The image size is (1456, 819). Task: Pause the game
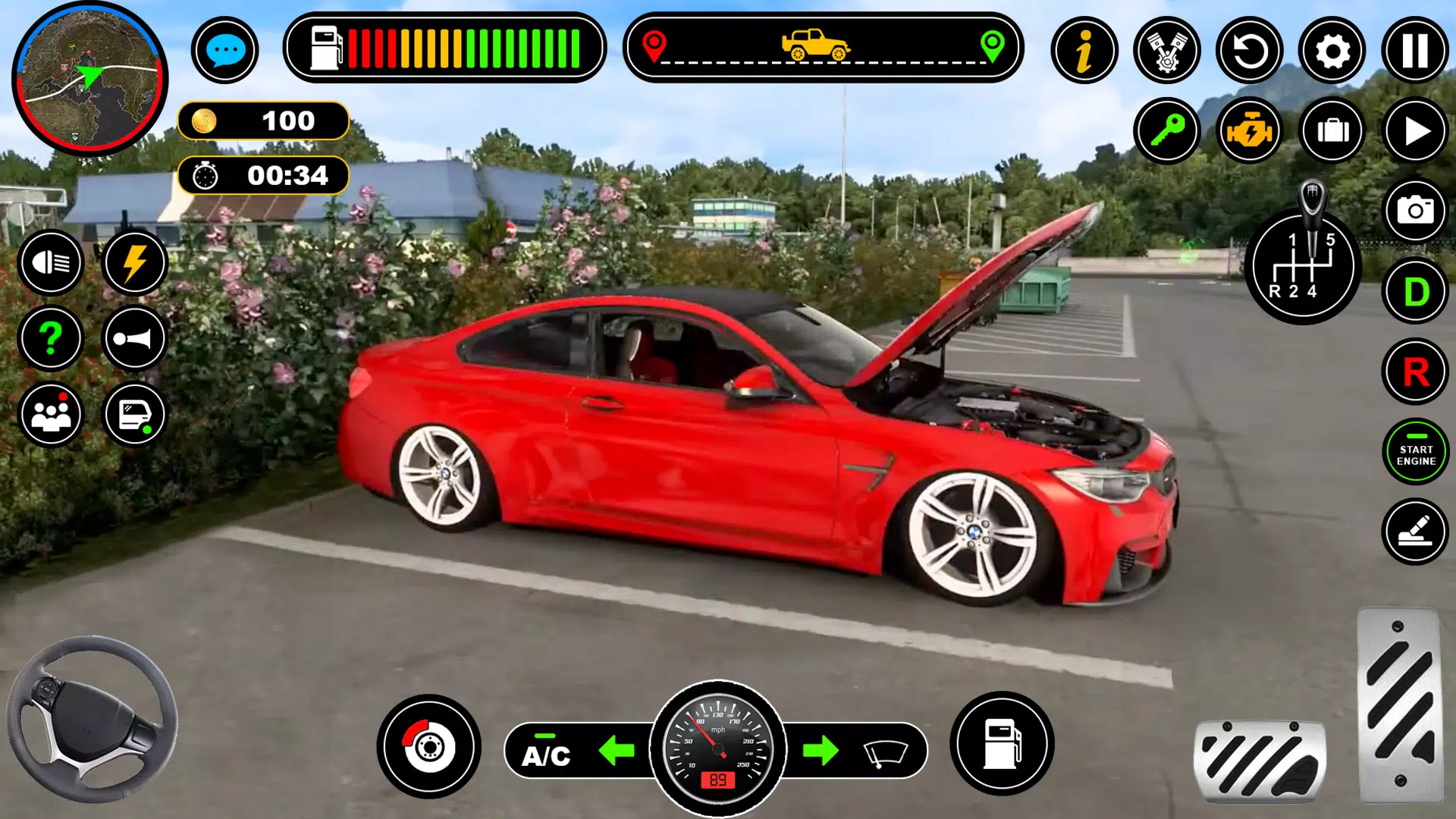pos(1415,51)
